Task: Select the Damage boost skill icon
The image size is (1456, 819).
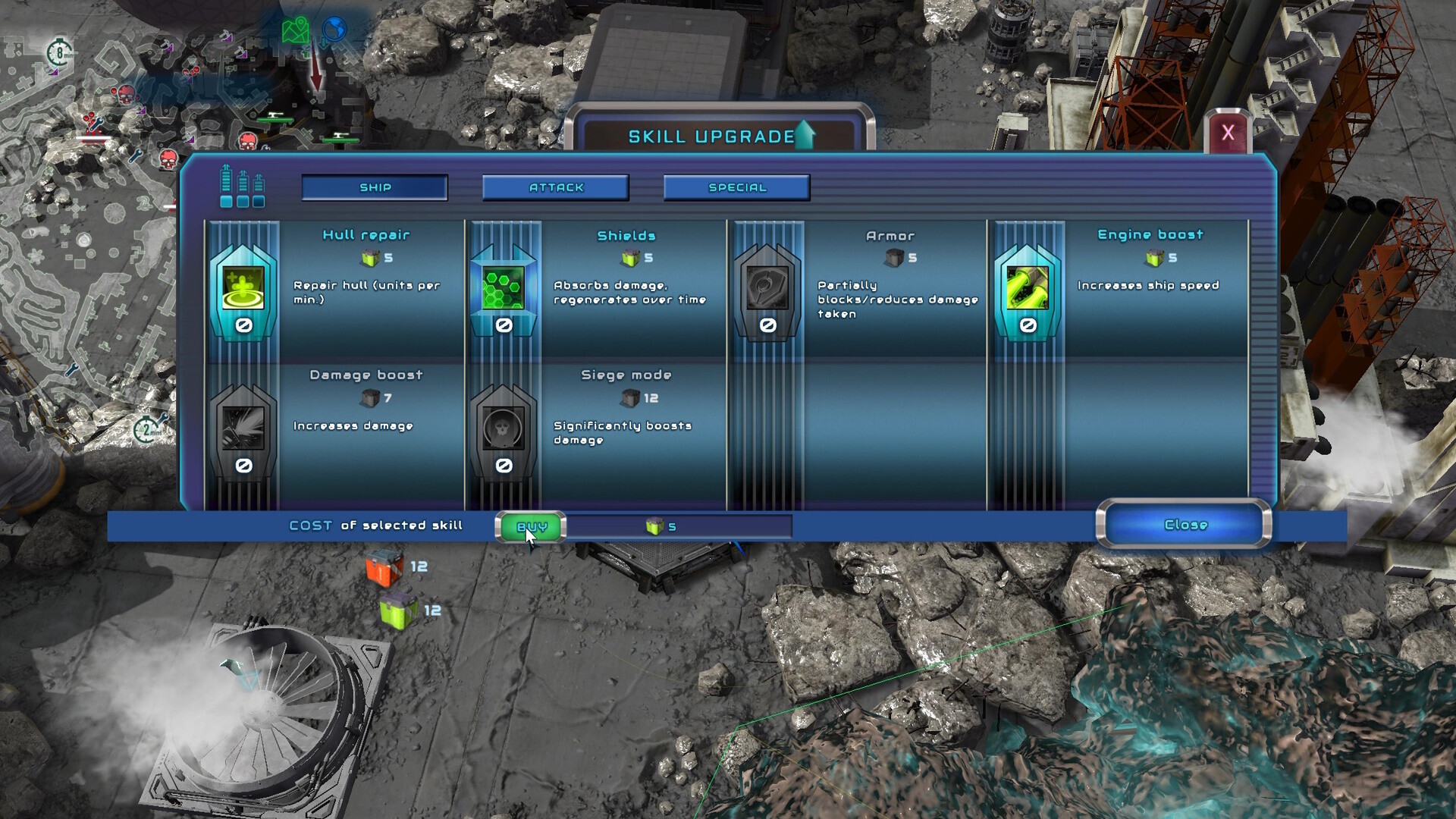Action: pos(243,428)
